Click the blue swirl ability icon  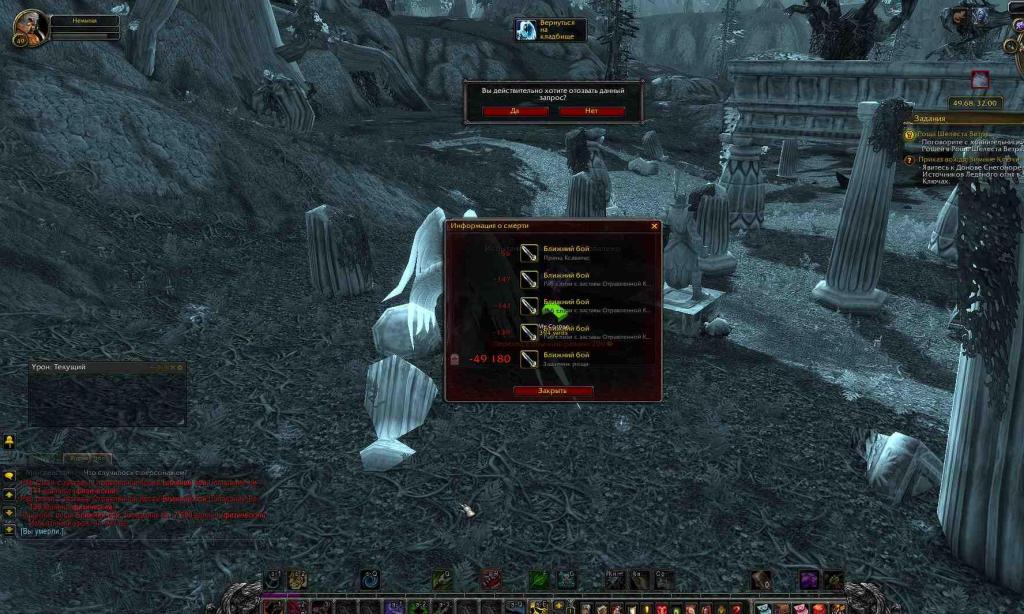(x=368, y=579)
